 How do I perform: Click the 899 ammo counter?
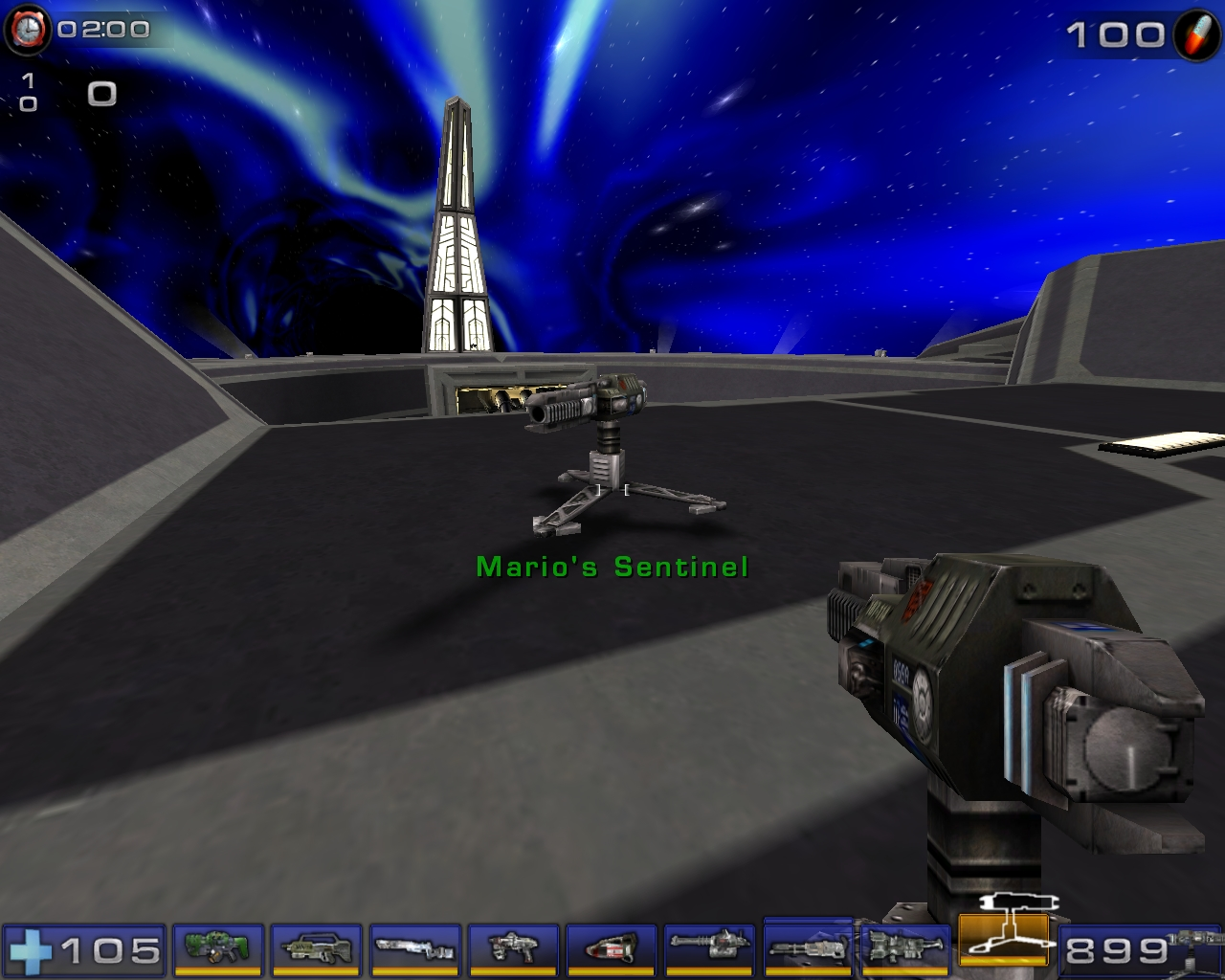1118,950
